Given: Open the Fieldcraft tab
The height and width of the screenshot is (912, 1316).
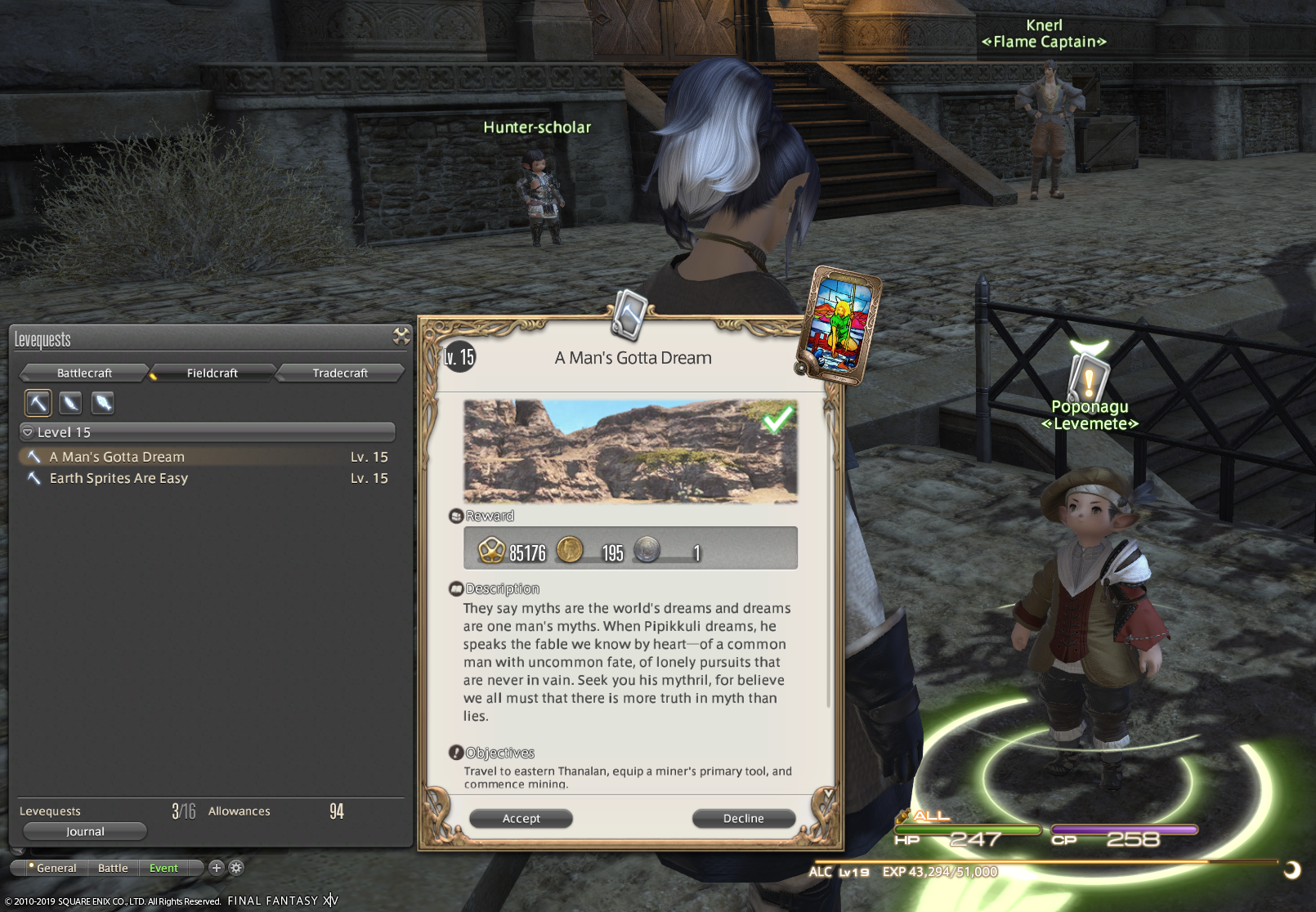Looking at the screenshot, I should (x=212, y=373).
